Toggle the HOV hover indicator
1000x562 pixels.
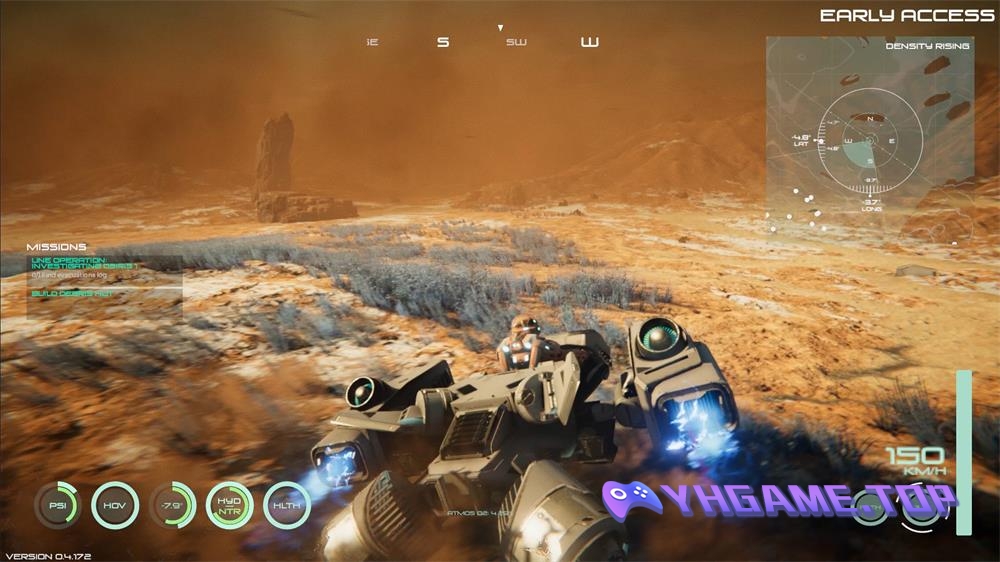point(114,505)
